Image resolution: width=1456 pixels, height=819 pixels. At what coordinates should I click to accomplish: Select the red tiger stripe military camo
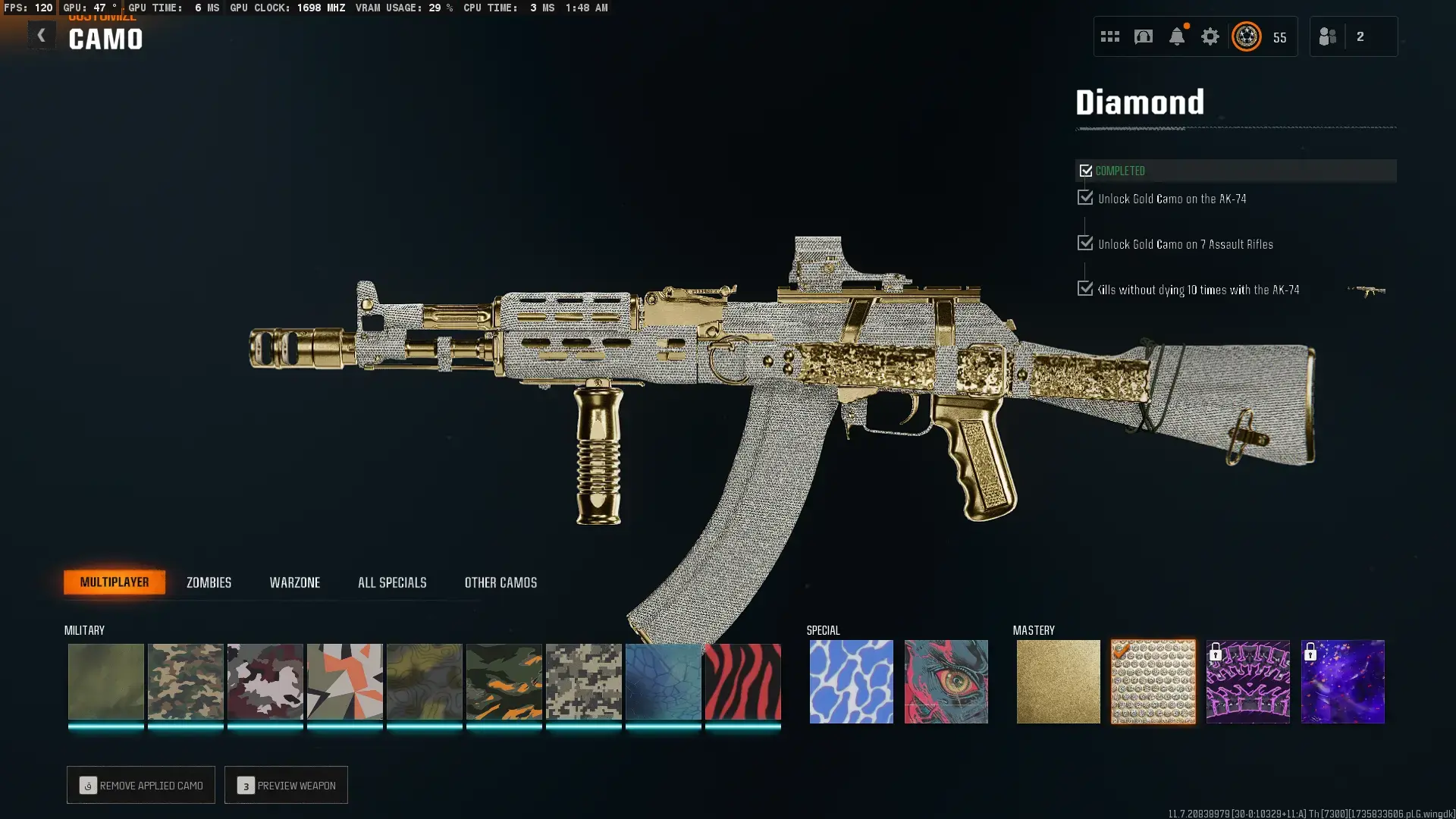pos(742,681)
